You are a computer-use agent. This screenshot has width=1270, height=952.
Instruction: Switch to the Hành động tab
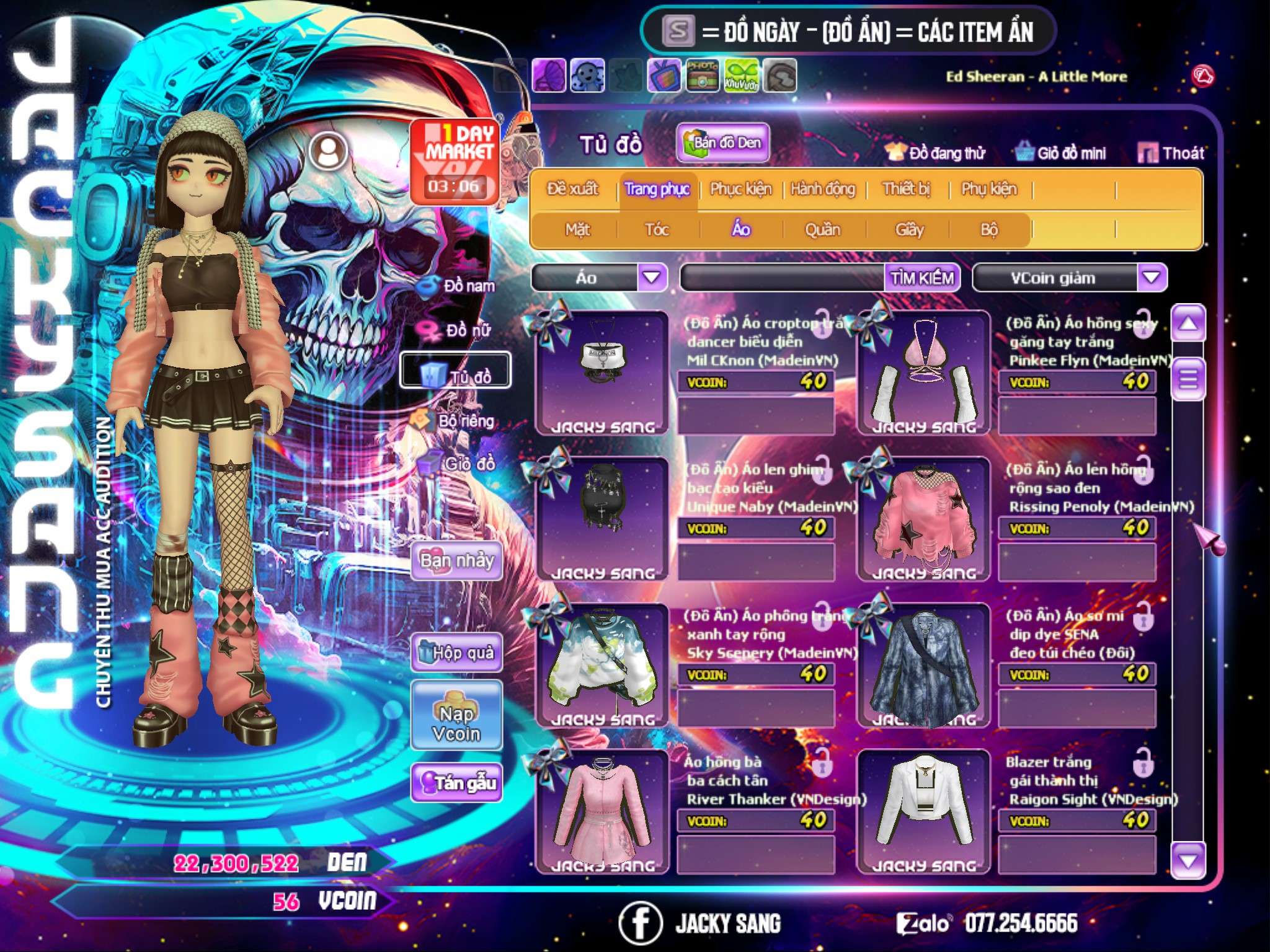coord(823,189)
